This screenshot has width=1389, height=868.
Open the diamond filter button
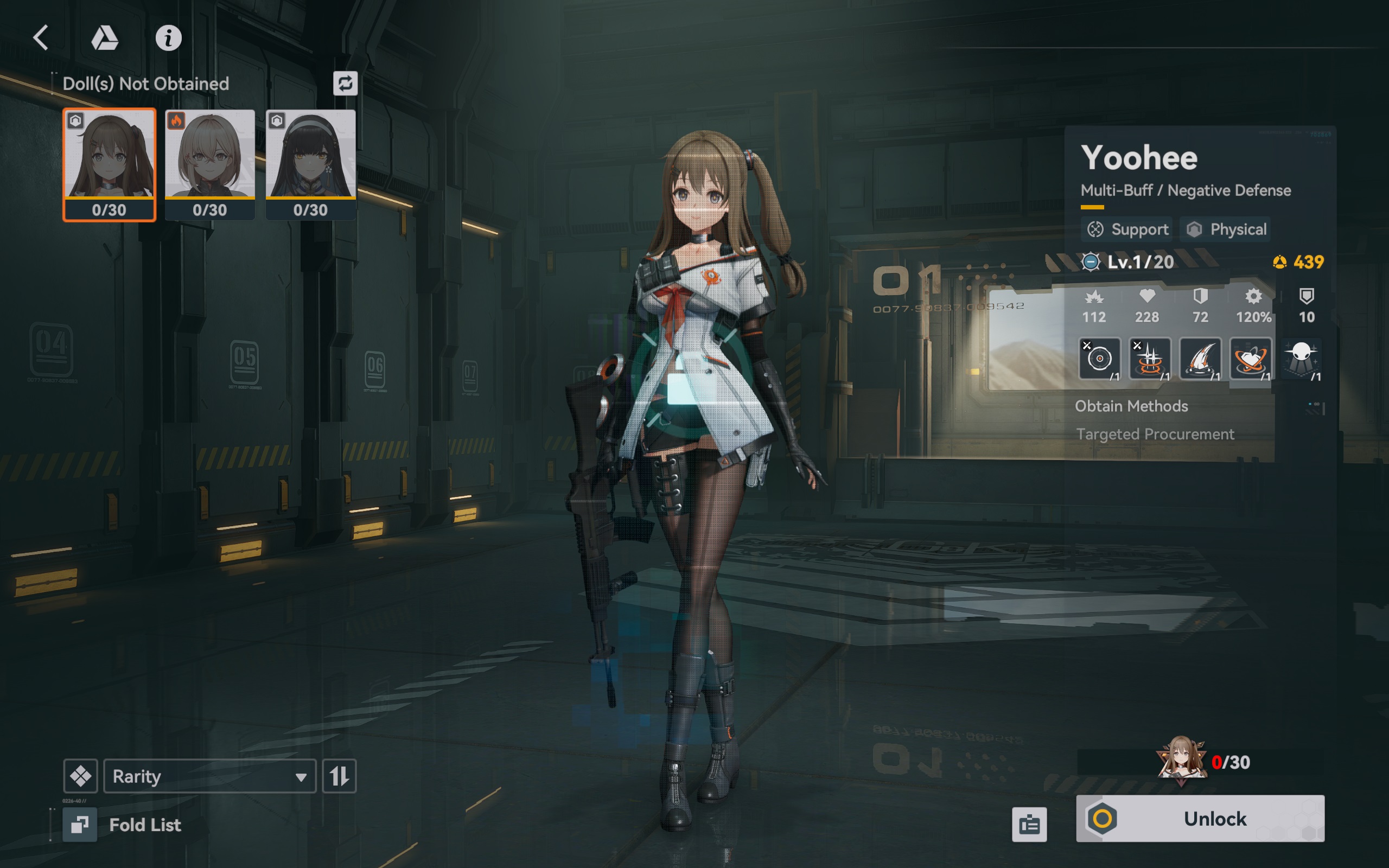coord(80,776)
